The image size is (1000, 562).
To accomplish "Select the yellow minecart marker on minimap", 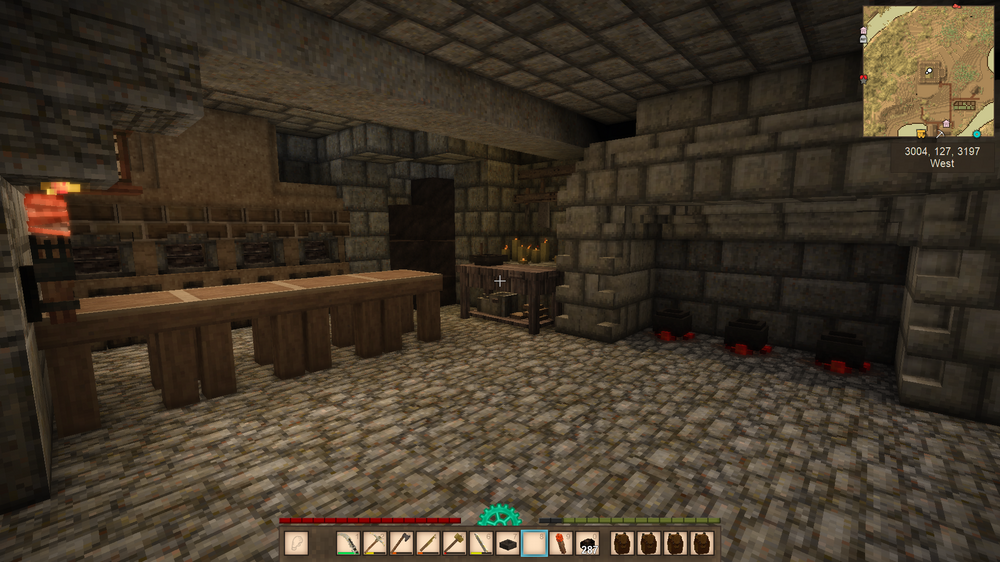I will click(x=921, y=133).
